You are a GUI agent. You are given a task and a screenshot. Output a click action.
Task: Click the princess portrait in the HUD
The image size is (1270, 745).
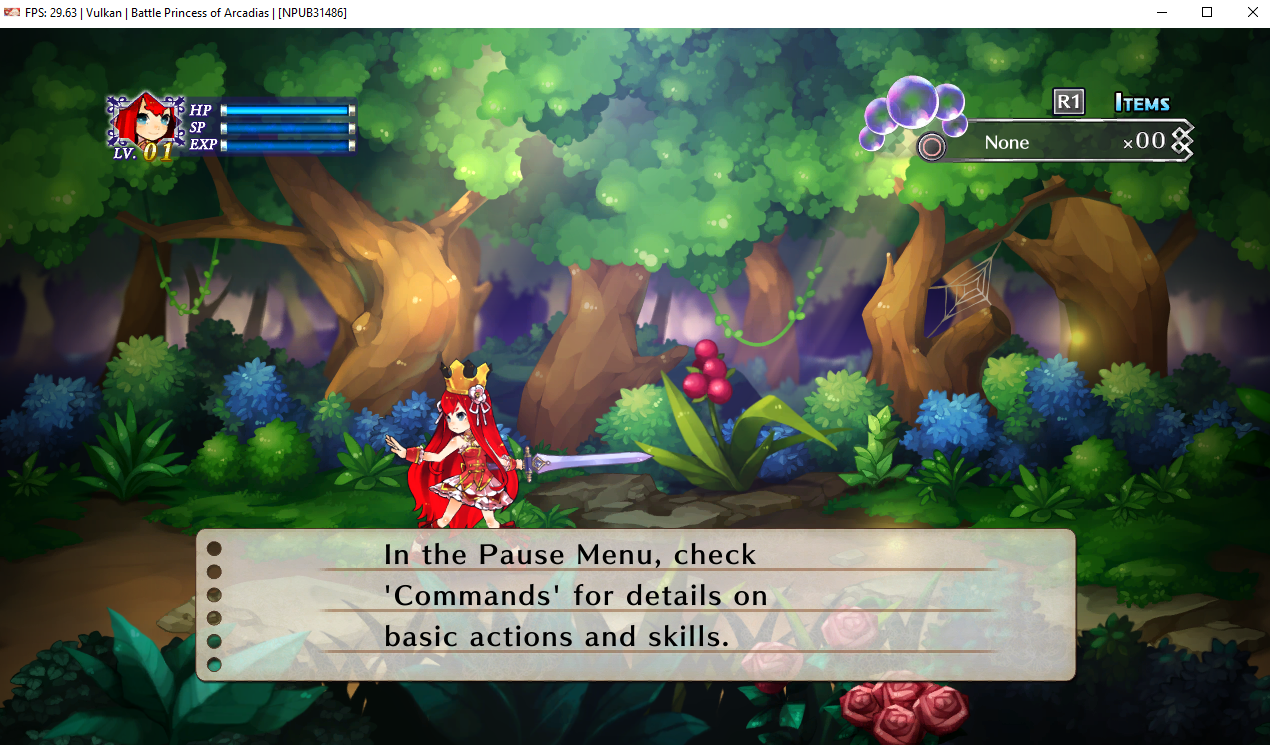tap(146, 122)
